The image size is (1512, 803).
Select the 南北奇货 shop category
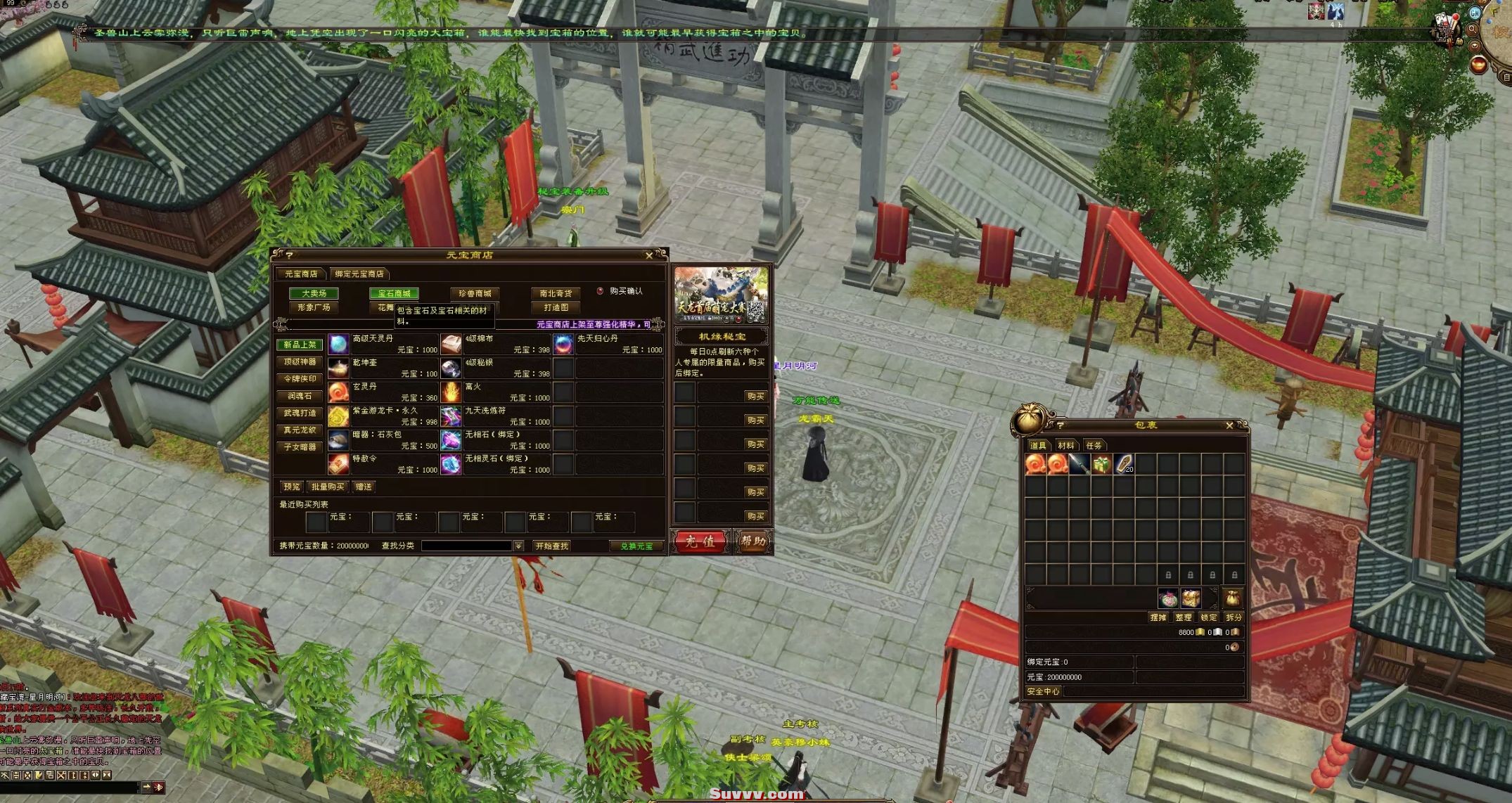click(556, 293)
